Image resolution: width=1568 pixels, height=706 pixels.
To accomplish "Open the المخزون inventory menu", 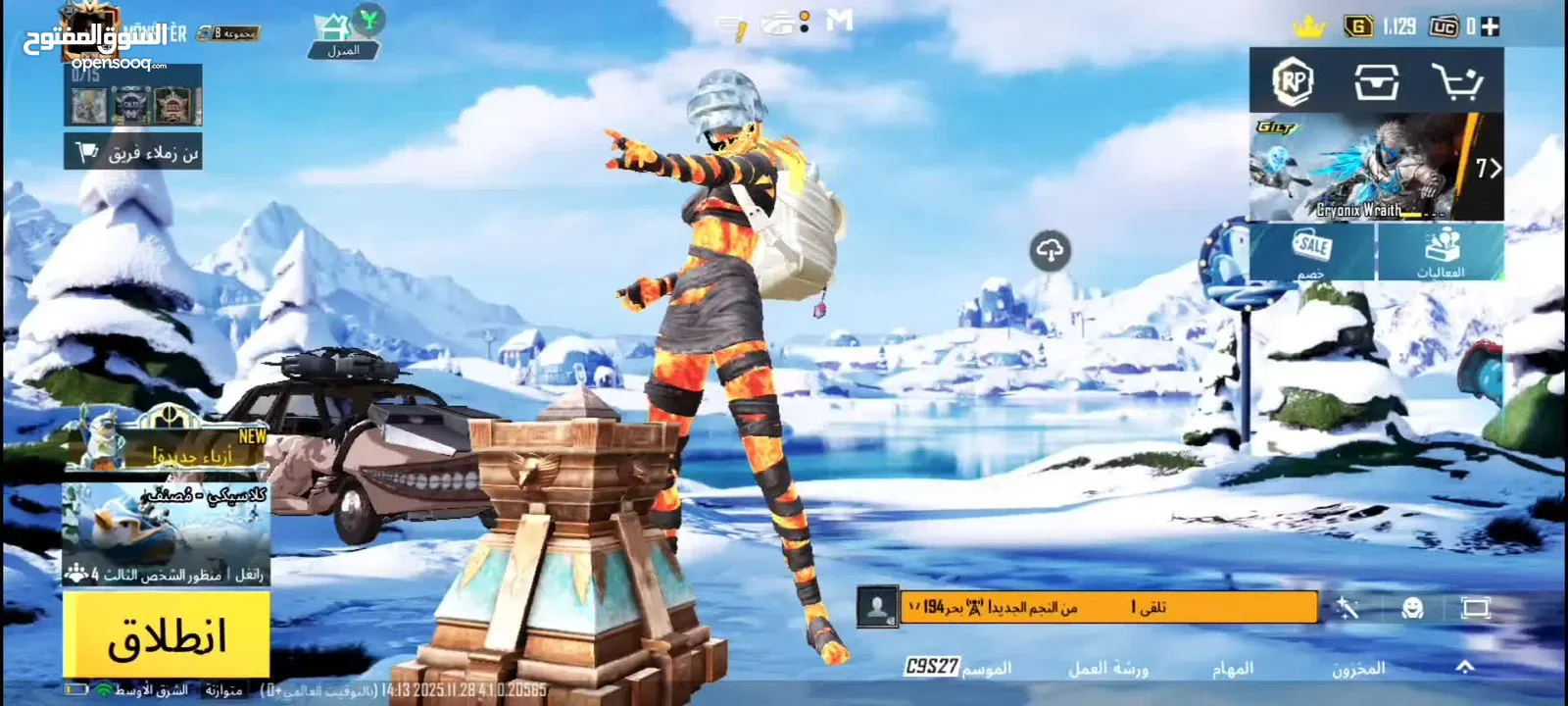I will (x=1358, y=668).
